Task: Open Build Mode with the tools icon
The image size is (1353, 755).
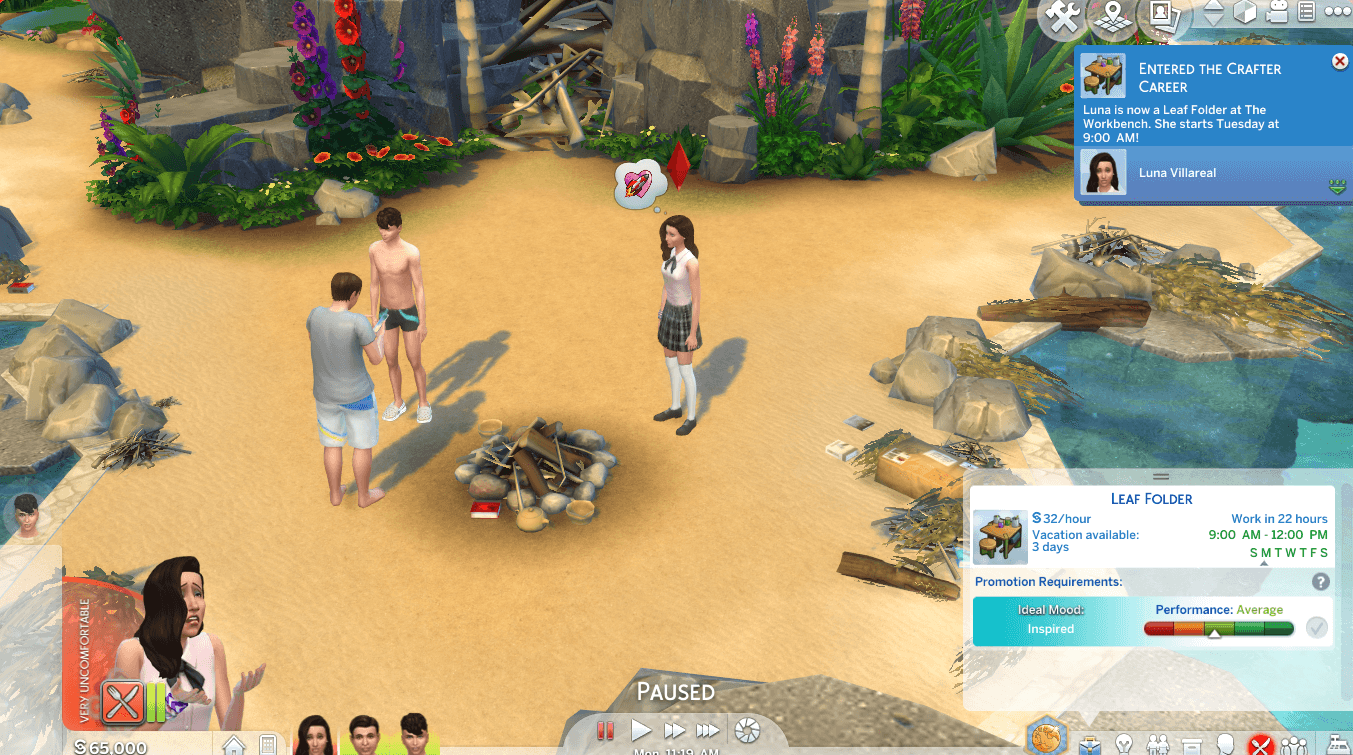Action: [1061, 14]
